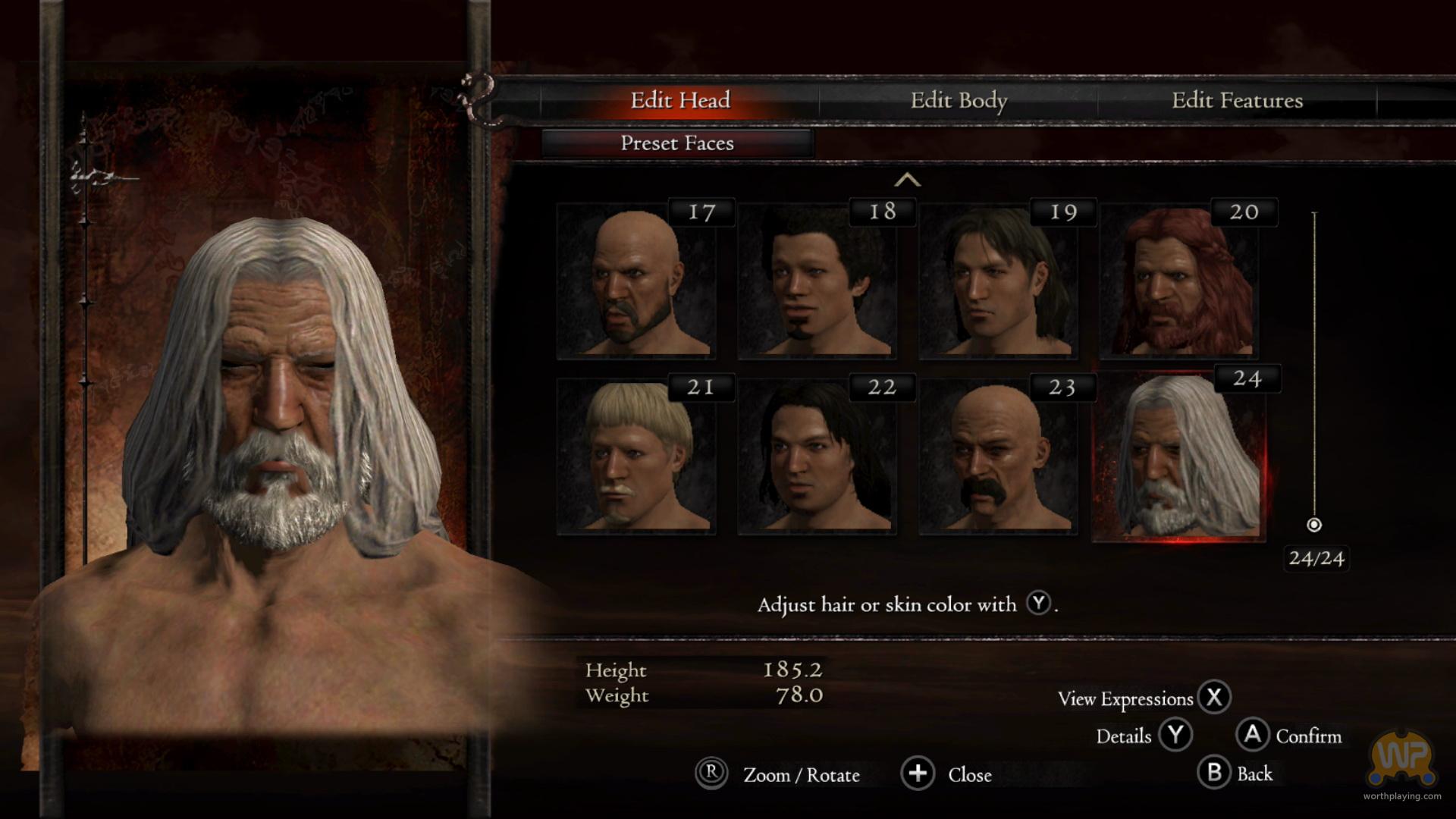Click the up arrow above the face grid
Viewport: 1456px width, 819px height.
point(907,180)
